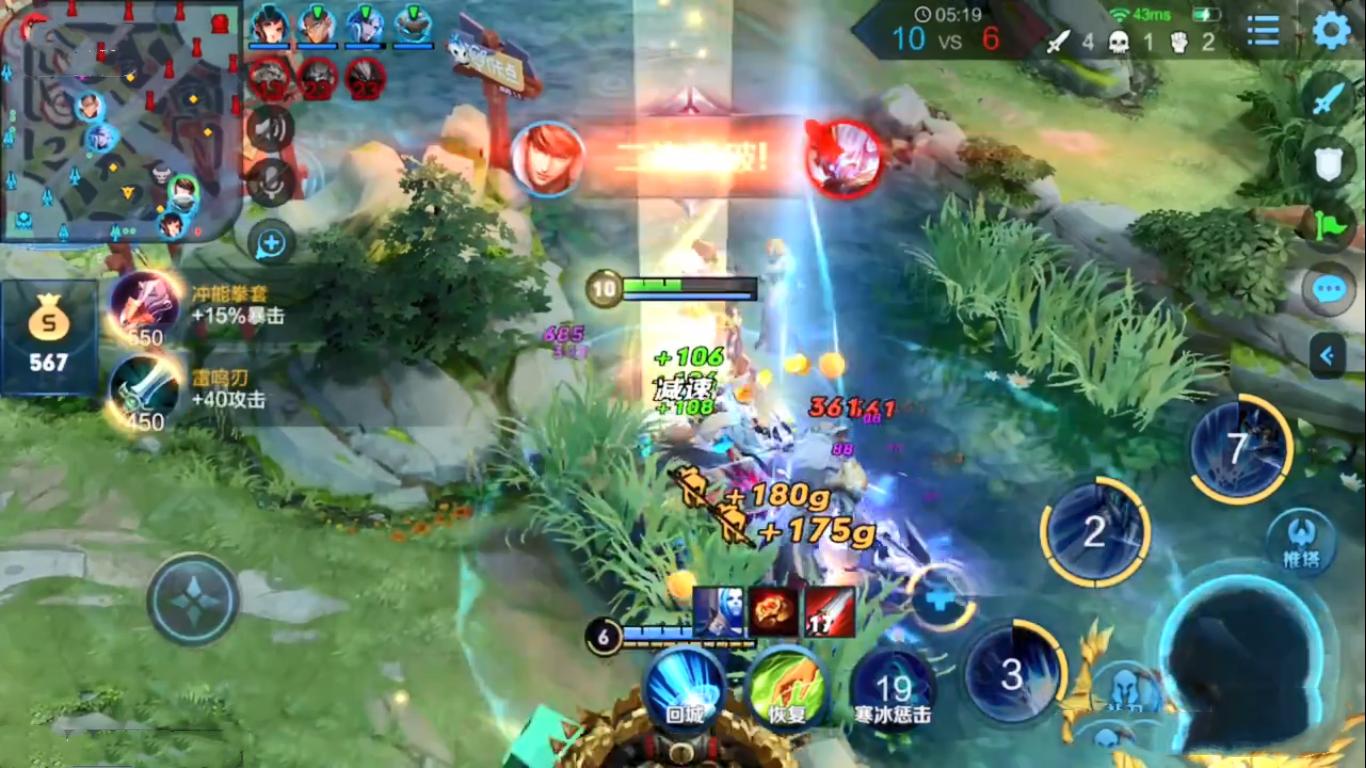Viewport: 1366px width, 768px height.
Task: Open the plus-sign quick chat bubble
Action: coord(271,242)
